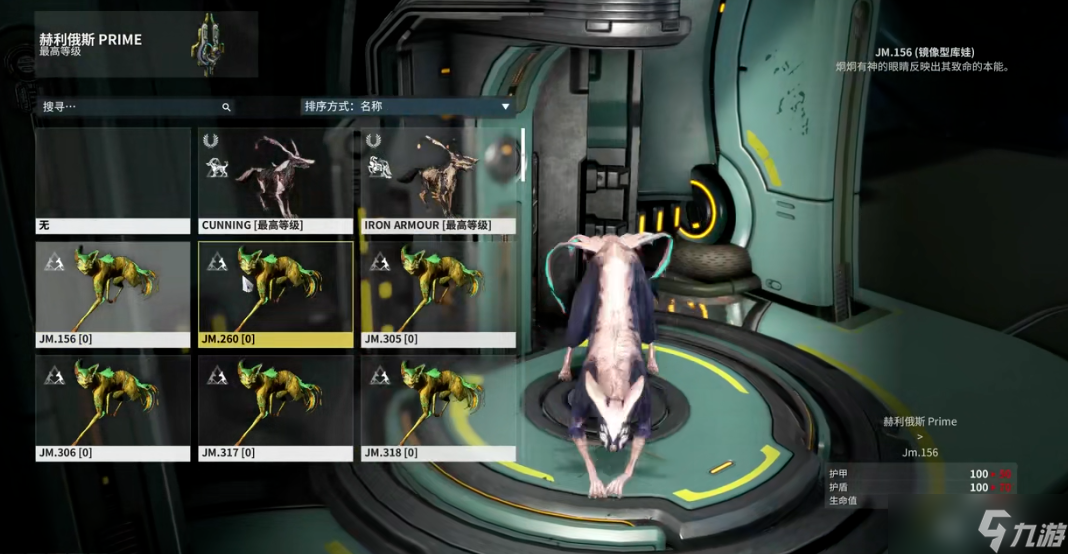The width and height of the screenshot is (1068, 554).
Task: Click the search magnifier icon
Action: [x=226, y=107]
